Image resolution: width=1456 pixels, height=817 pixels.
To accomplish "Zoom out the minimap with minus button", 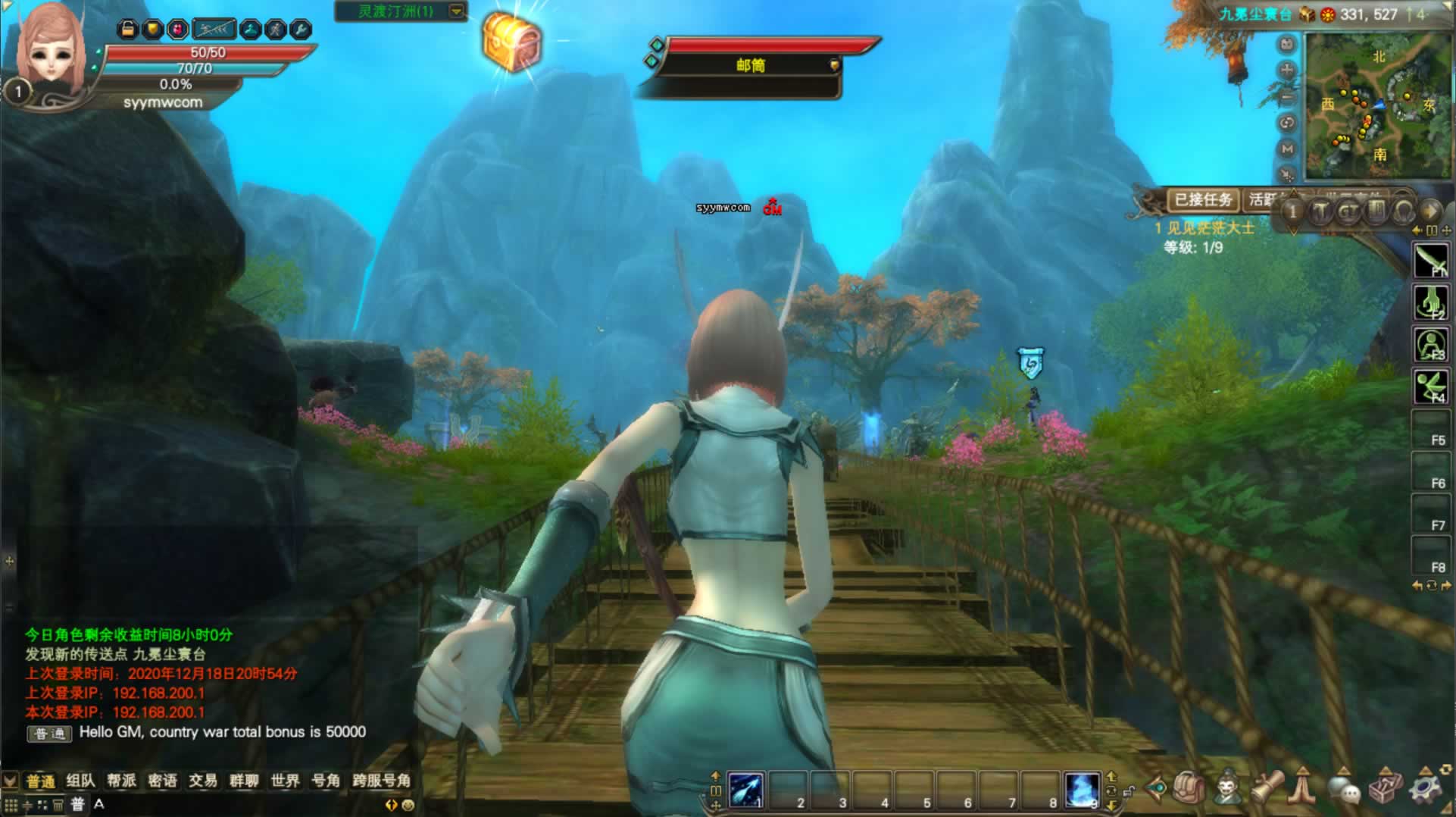I will (1286, 97).
